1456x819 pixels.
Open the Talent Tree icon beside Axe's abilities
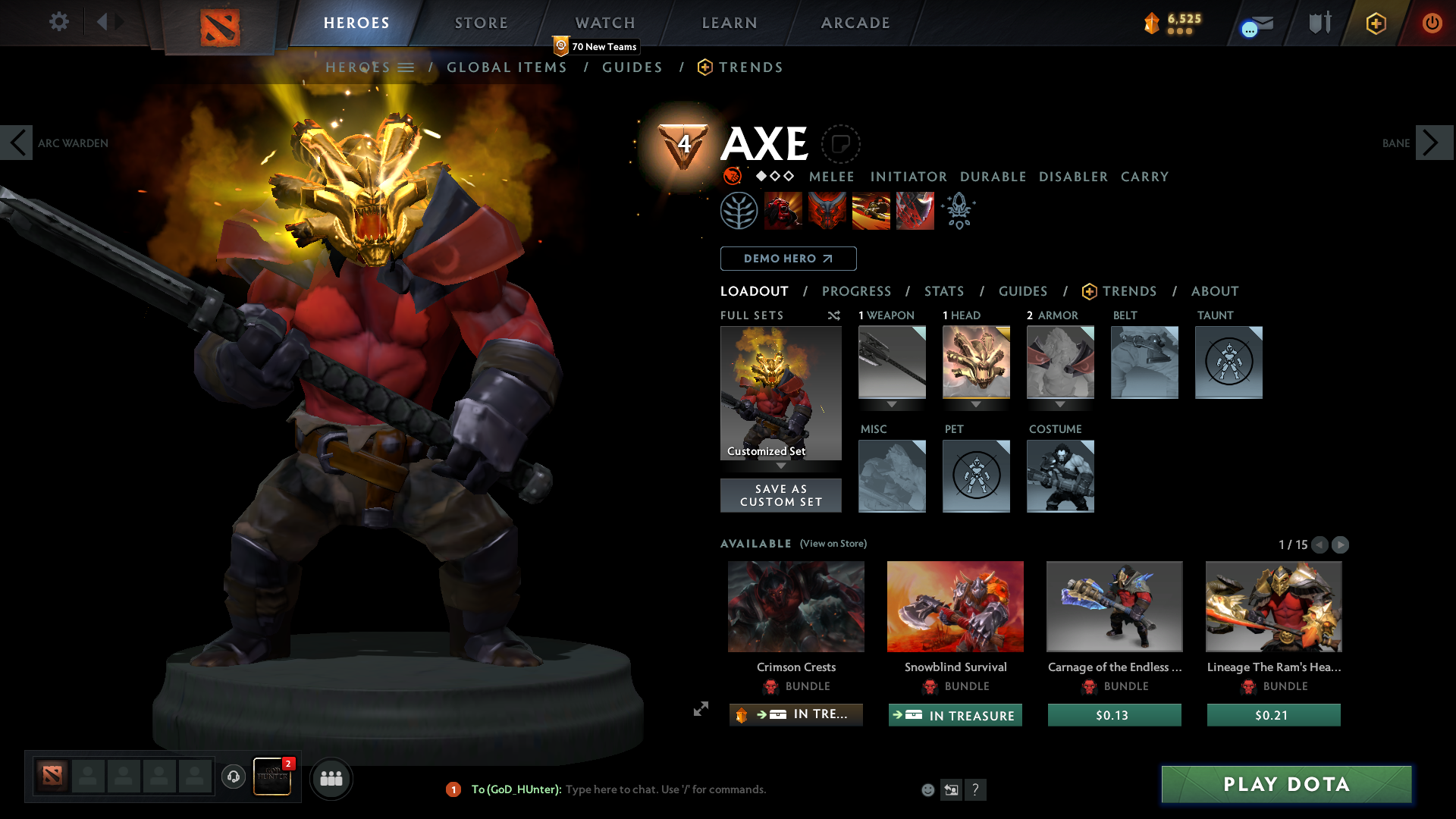pos(739,210)
